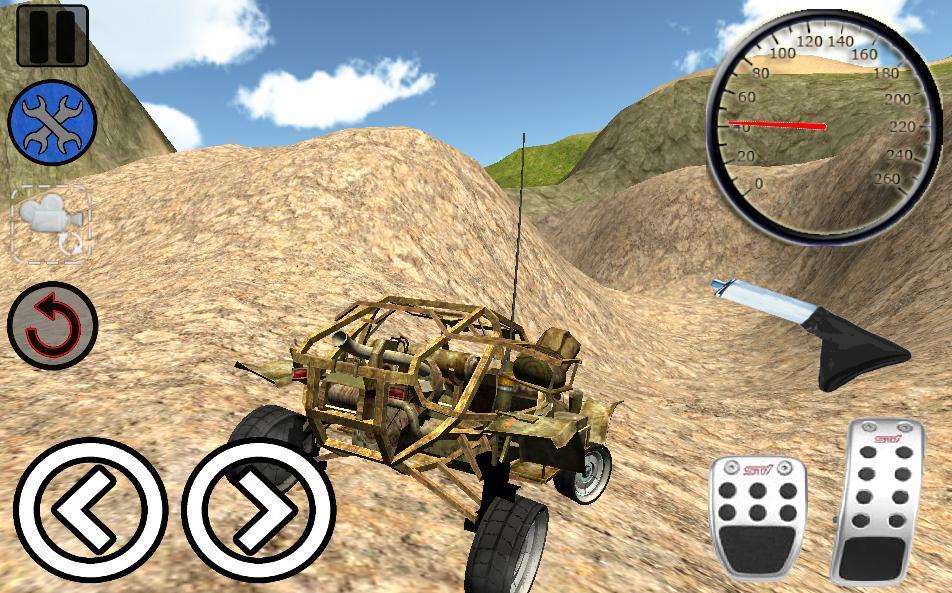Steer left with the left arrow button

[x=90, y=510]
